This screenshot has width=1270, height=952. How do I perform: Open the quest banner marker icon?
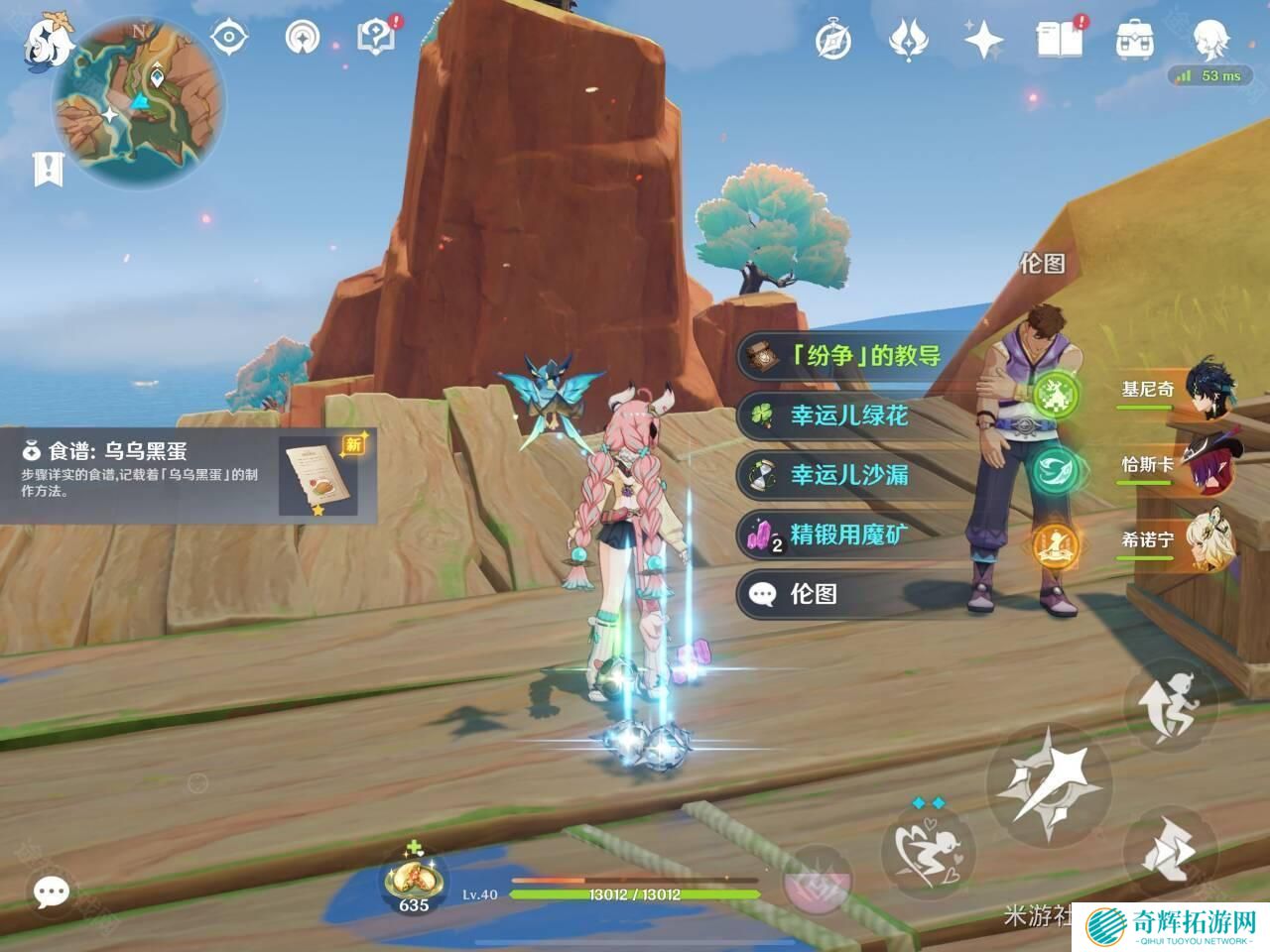(47, 170)
